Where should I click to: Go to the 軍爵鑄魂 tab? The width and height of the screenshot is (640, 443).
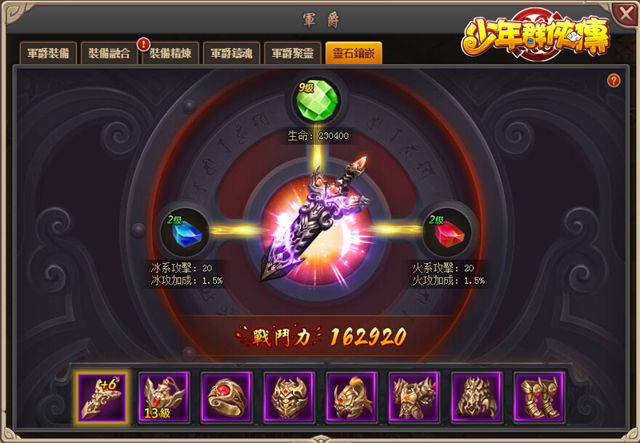click(x=230, y=54)
